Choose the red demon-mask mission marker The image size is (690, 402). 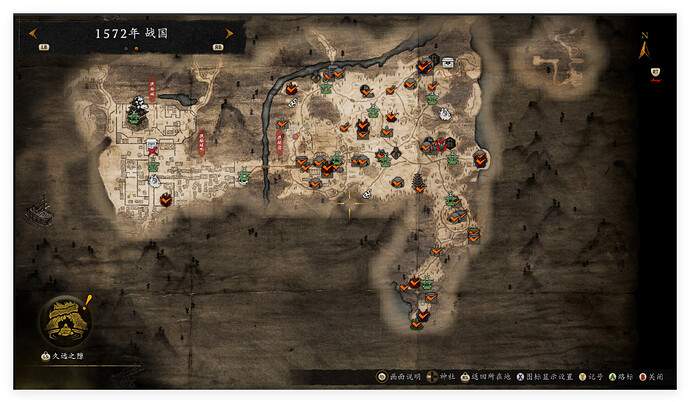click(441, 143)
